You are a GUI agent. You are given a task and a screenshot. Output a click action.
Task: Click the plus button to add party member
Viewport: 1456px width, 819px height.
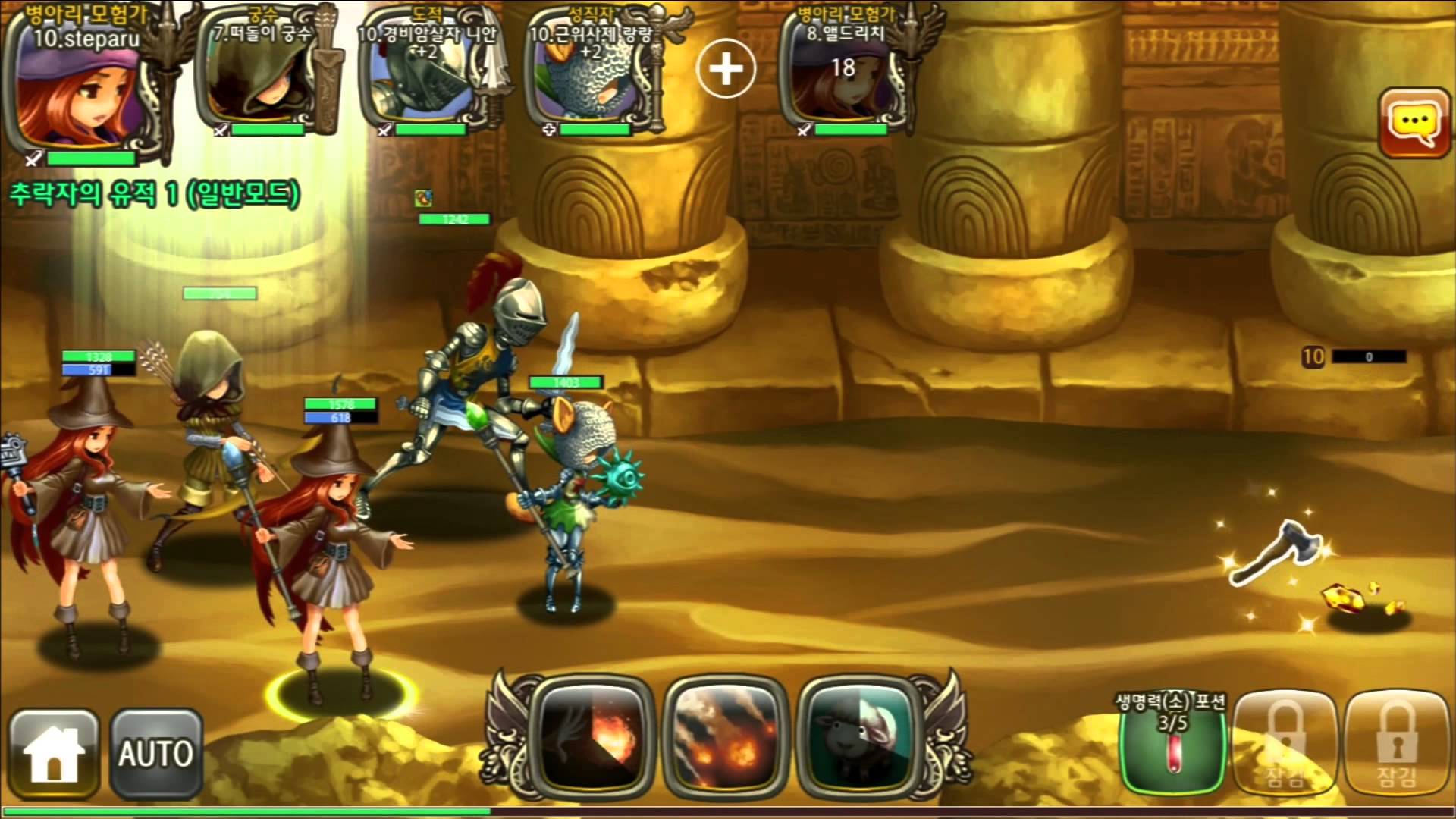pos(726,70)
